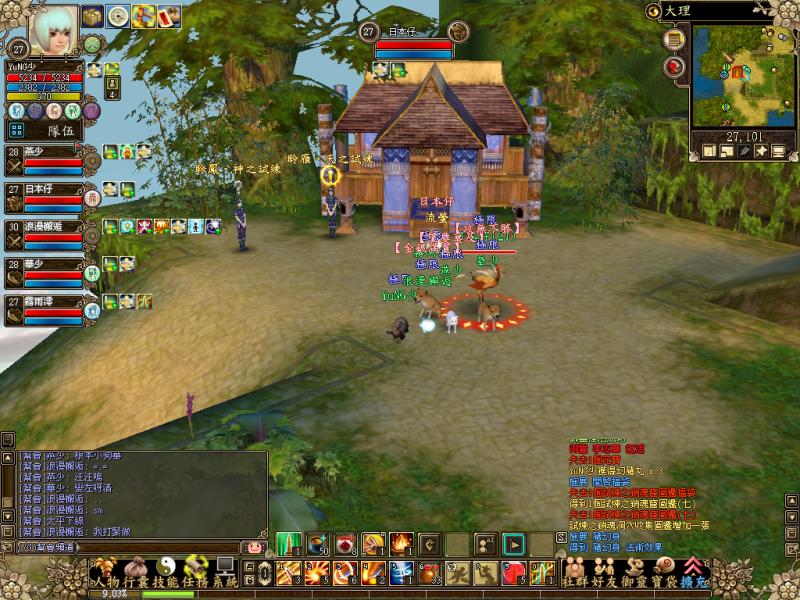
Task: Open the 系統 system menu
Action: (226, 581)
